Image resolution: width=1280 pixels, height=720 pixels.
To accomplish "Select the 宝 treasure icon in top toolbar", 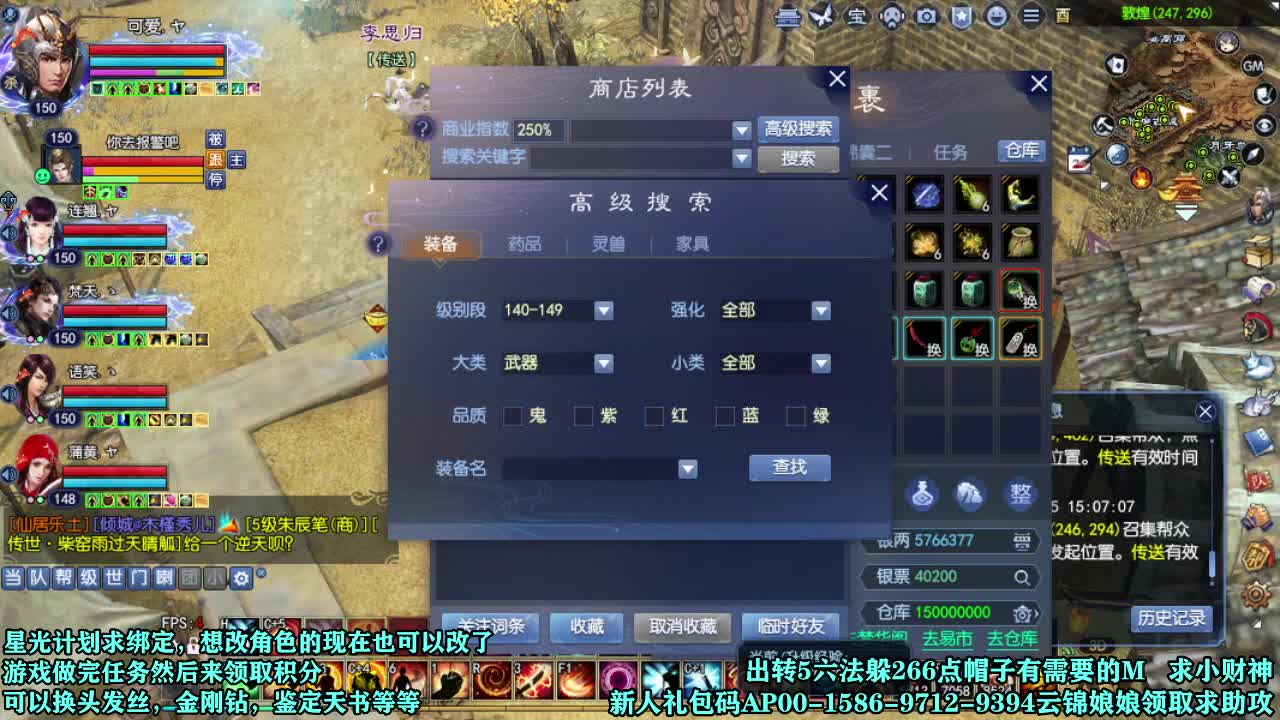I will (x=858, y=18).
